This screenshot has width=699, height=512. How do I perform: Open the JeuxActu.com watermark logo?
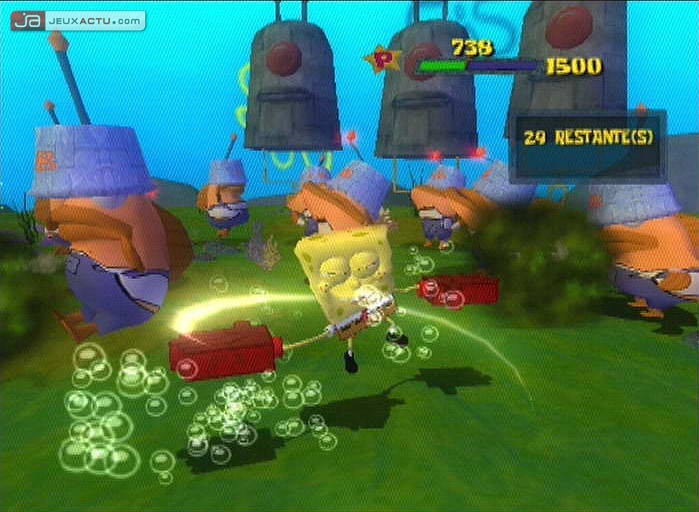click(78, 20)
